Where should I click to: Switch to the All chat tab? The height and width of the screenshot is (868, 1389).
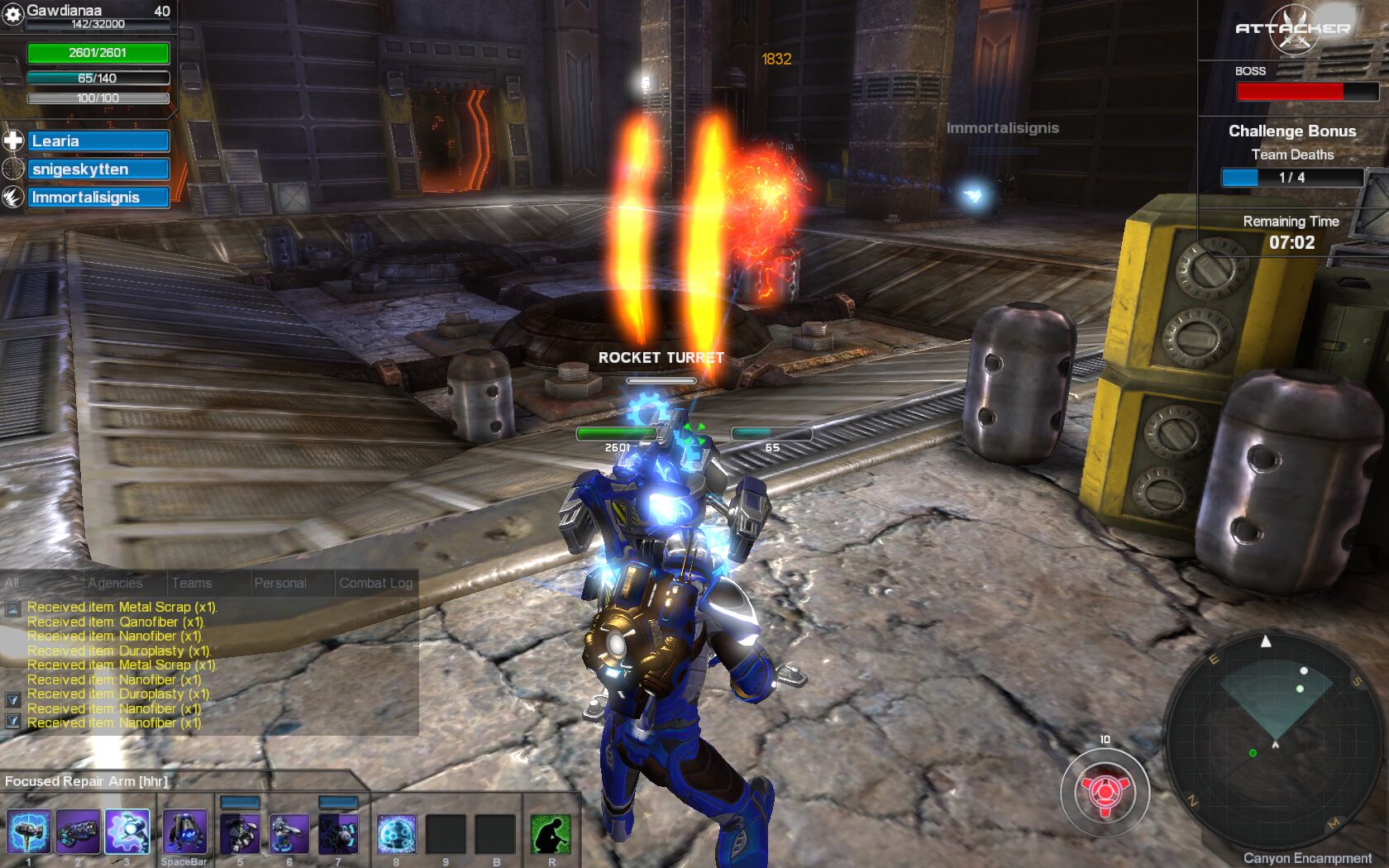pyautogui.click(x=12, y=583)
